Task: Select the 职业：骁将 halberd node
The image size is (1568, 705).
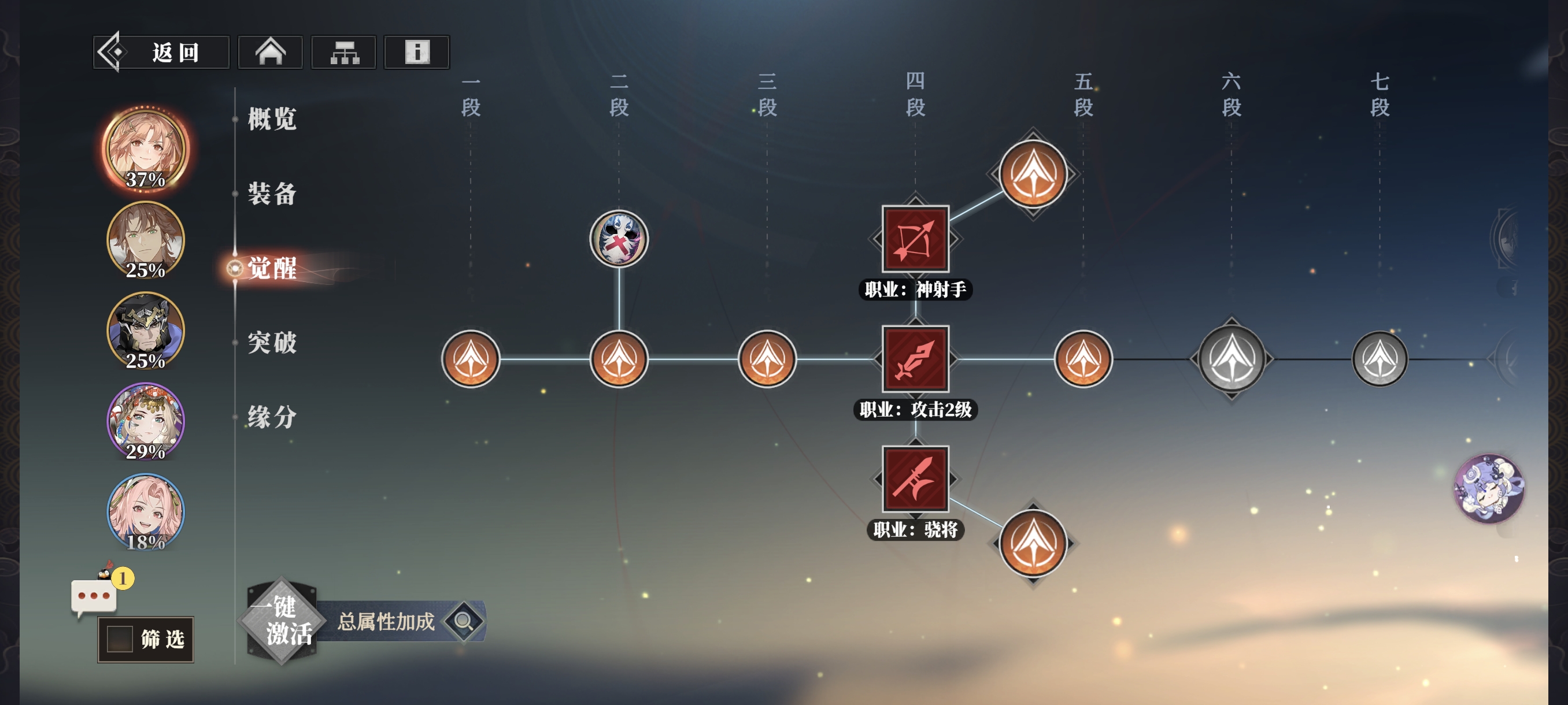Action: point(915,478)
